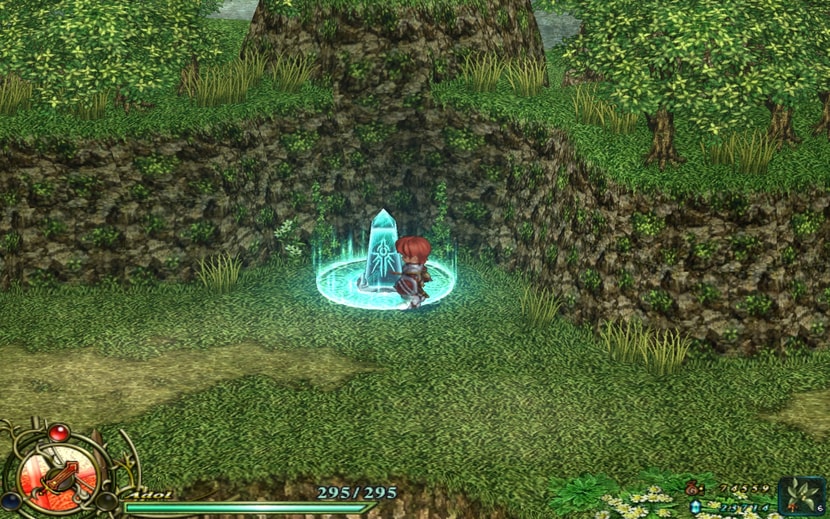Select the blue orb on the weapon gauge
The height and width of the screenshot is (519, 830).
tap(10, 500)
